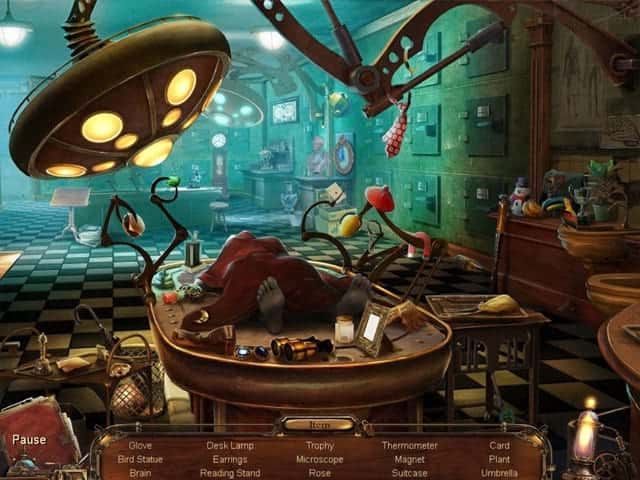Viewport: 640px width, 480px height.
Task: Pick Trophy in the item list
Action: (320, 445)
